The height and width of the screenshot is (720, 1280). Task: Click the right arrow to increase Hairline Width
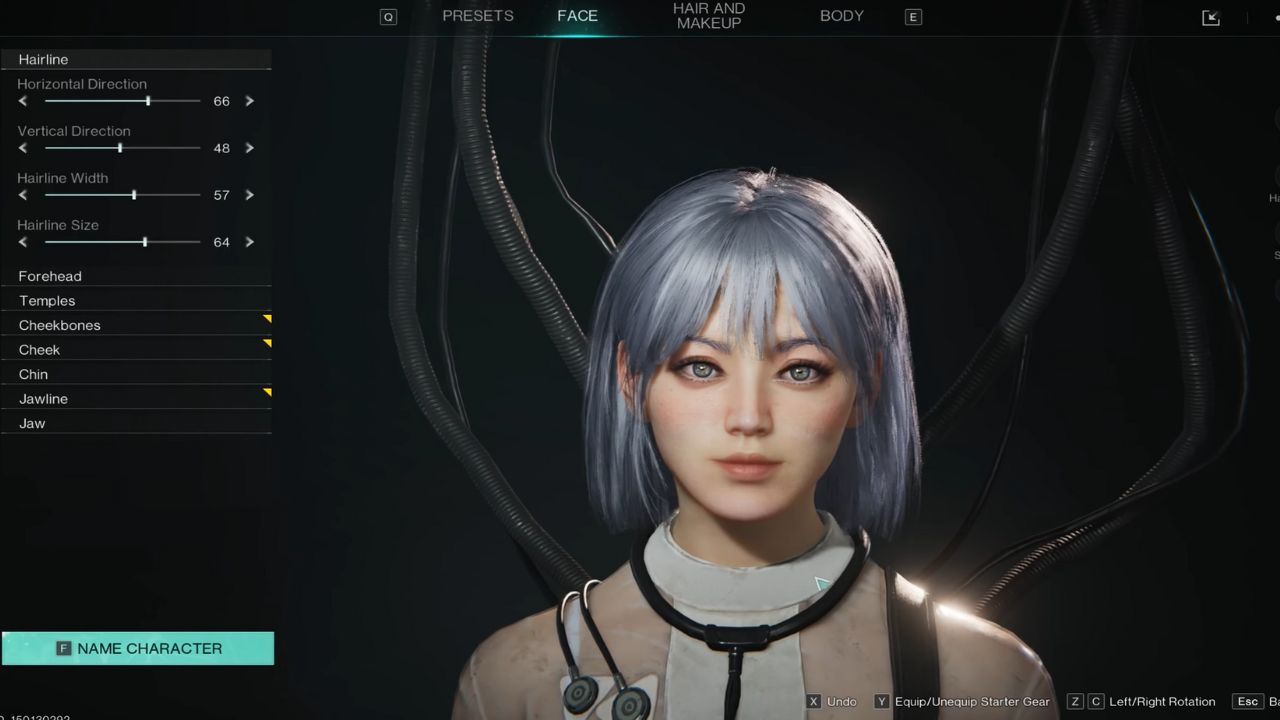point(249,195)
